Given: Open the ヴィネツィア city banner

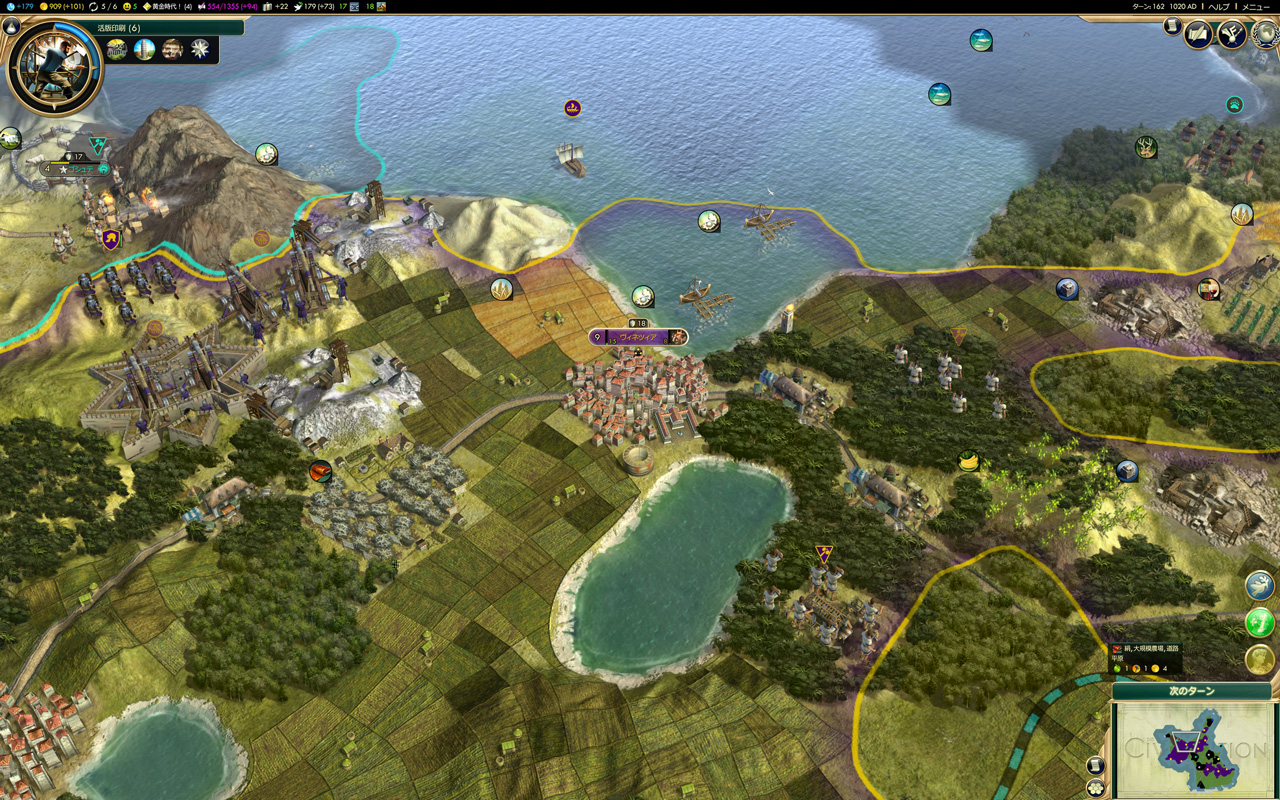Looking at the screenshot, I should click(x=638, y=337).
